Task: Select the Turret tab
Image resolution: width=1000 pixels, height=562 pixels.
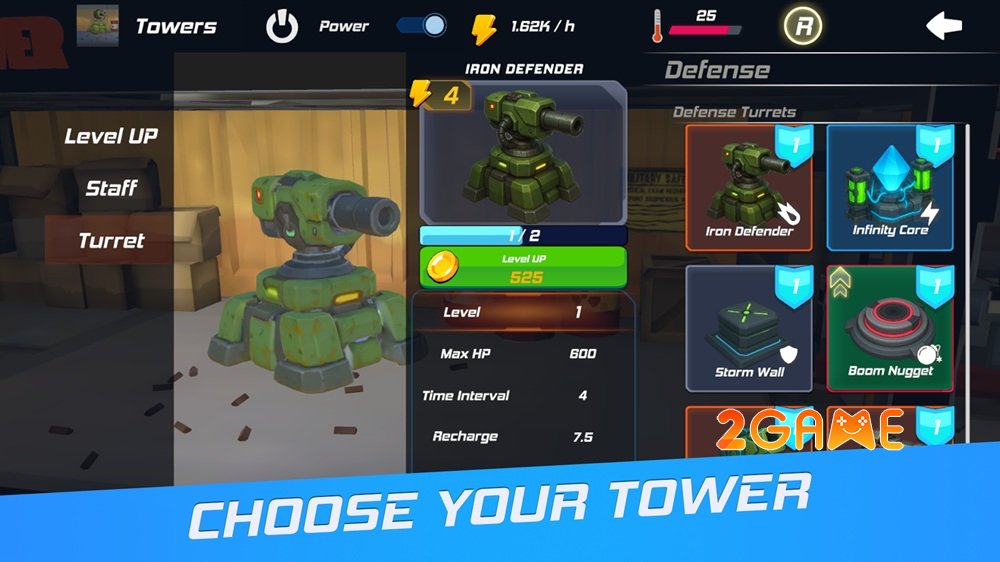Action: [x=111, y=240]
